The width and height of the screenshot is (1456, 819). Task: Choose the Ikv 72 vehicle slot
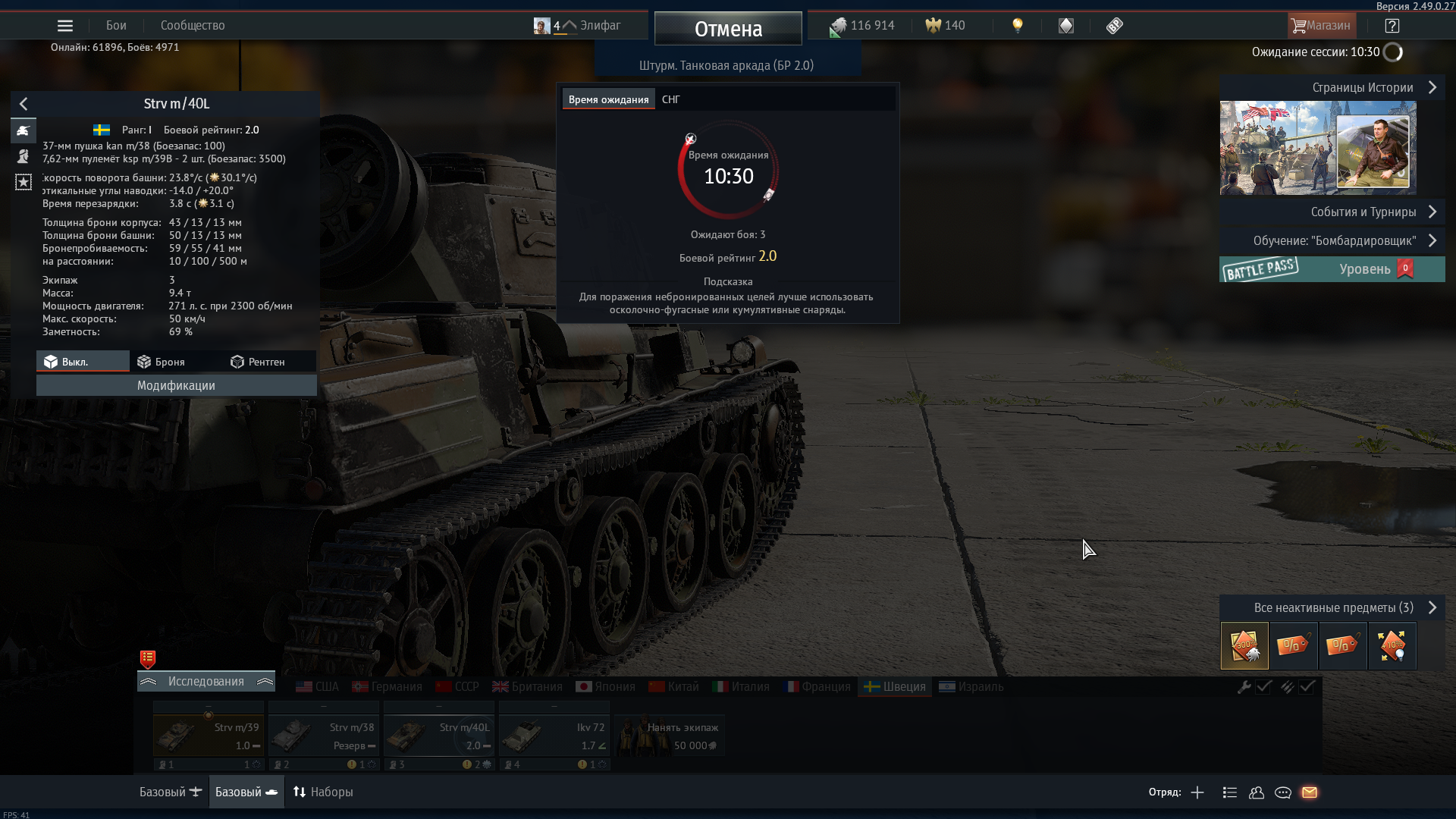554,736
